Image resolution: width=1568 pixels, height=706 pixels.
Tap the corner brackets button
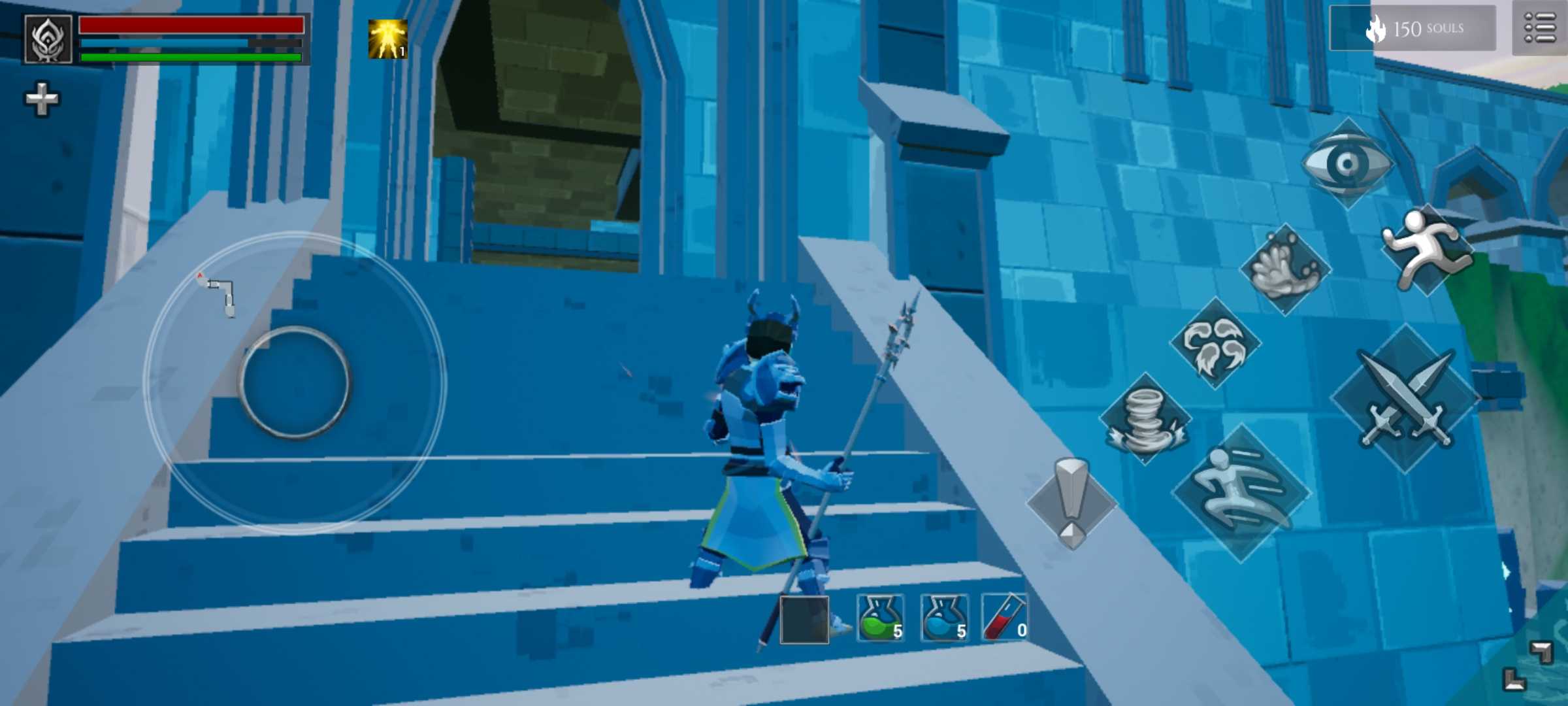point(1527,665)
